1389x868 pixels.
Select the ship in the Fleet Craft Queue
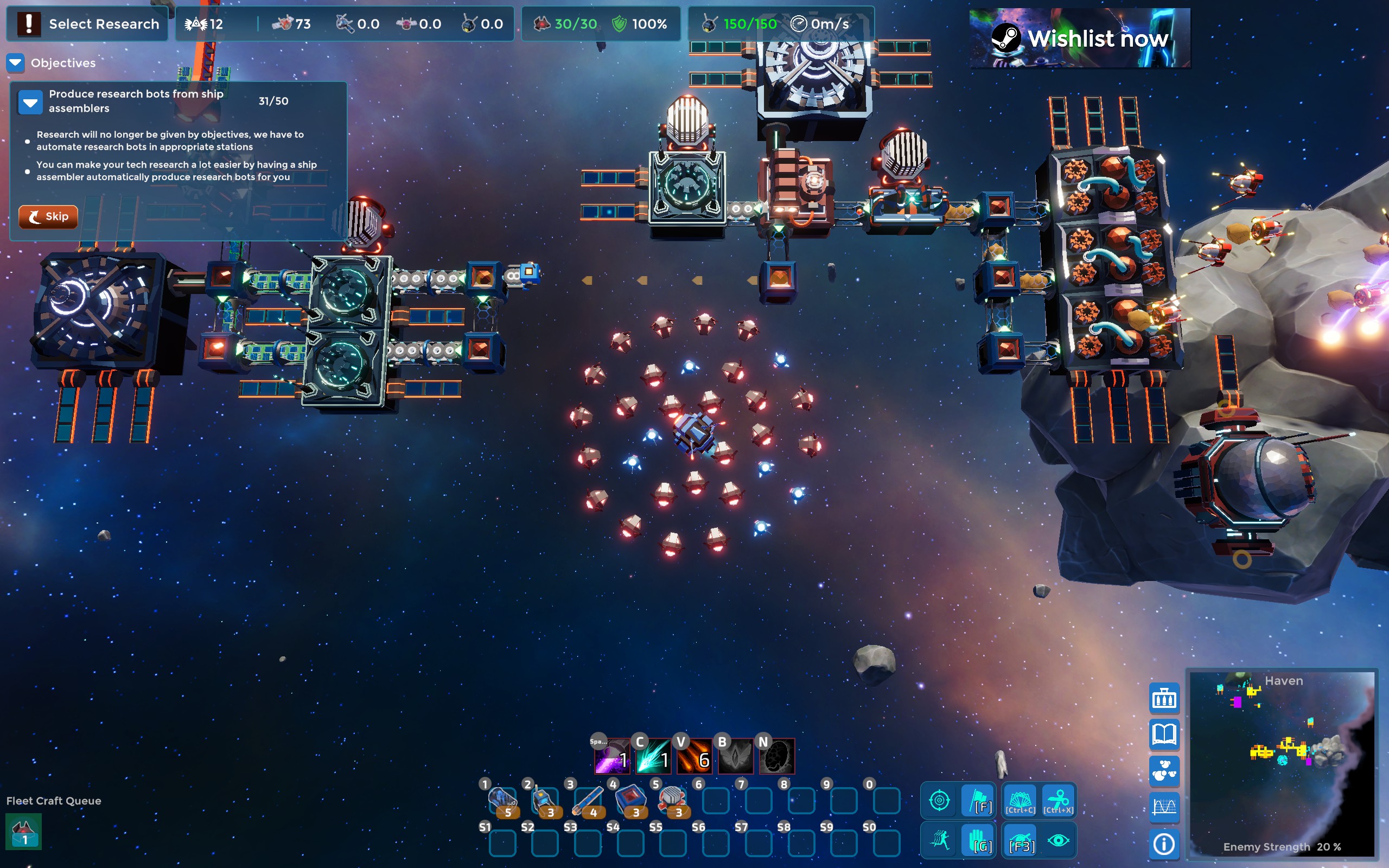(x=23, y=832)
